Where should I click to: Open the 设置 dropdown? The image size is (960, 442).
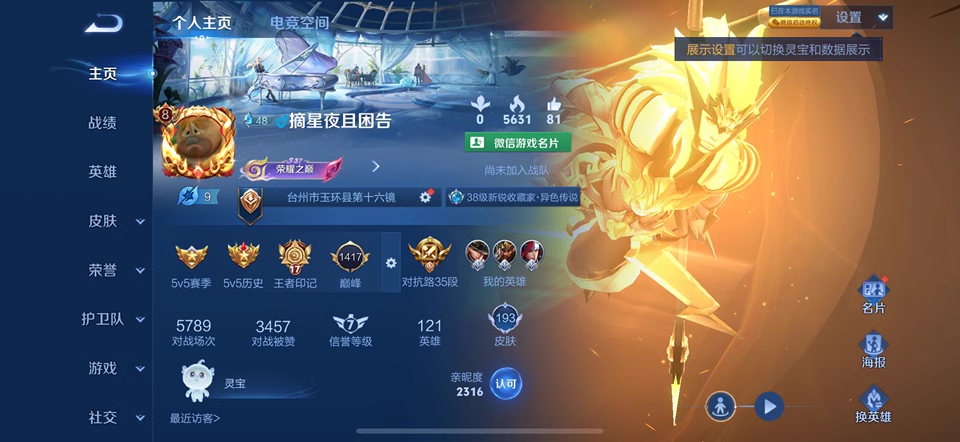pos(861,17)
